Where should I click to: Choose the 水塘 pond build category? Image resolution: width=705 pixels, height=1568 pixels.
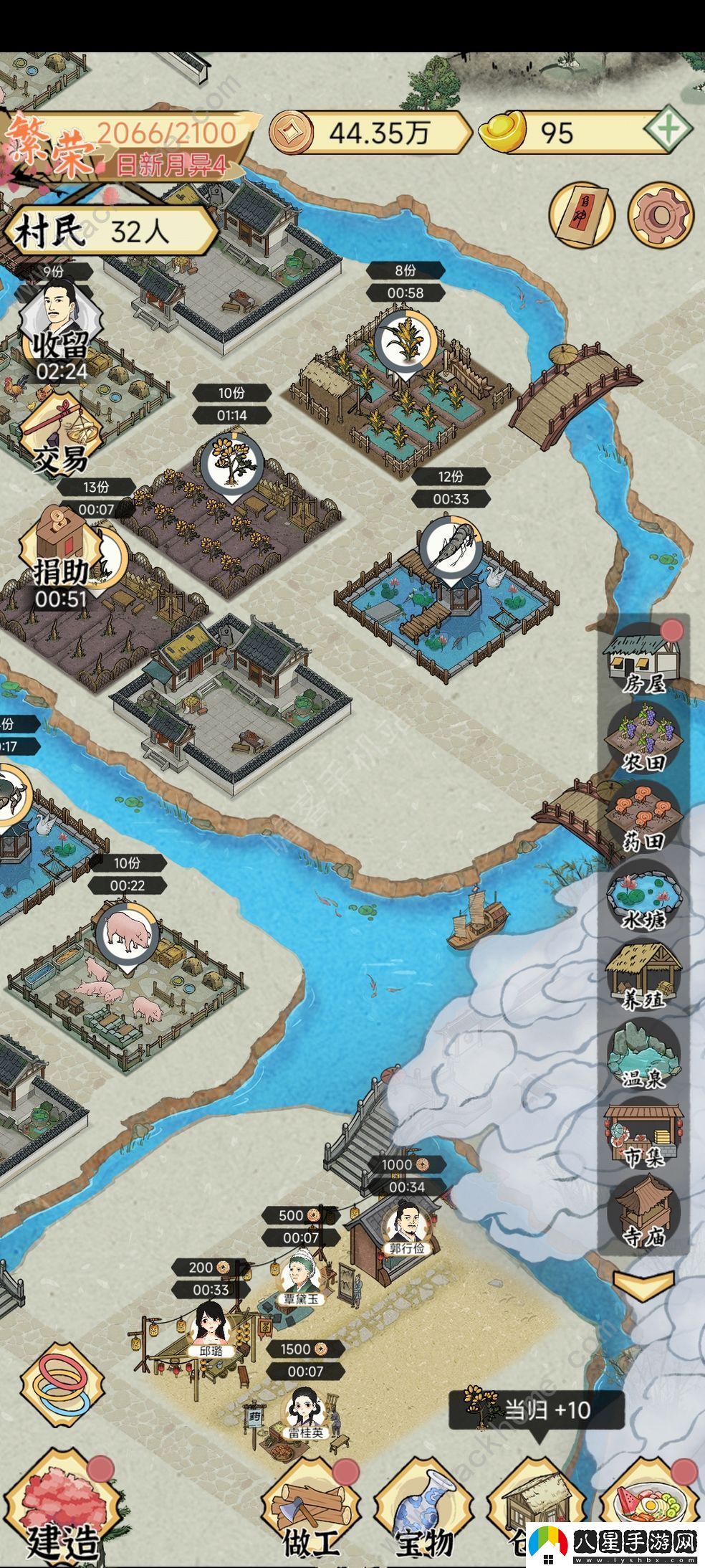click(x=643, y=898)
